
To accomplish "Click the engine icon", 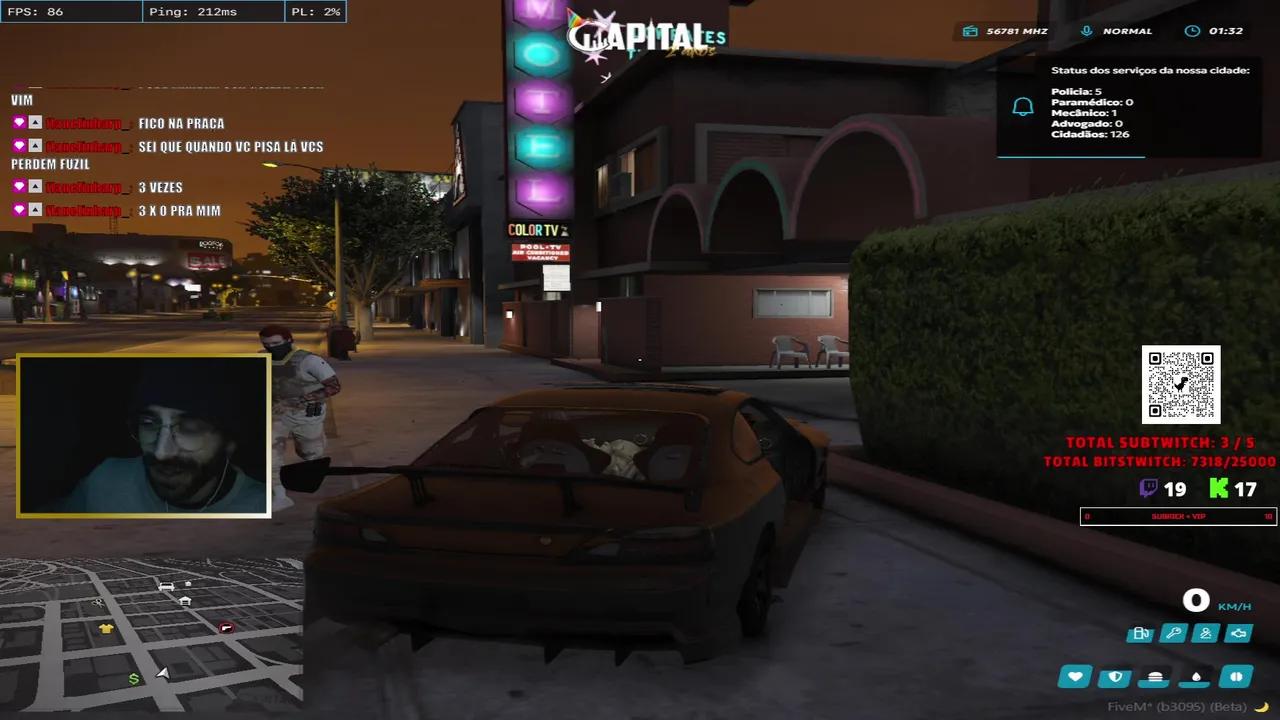I will (1237, 632).
